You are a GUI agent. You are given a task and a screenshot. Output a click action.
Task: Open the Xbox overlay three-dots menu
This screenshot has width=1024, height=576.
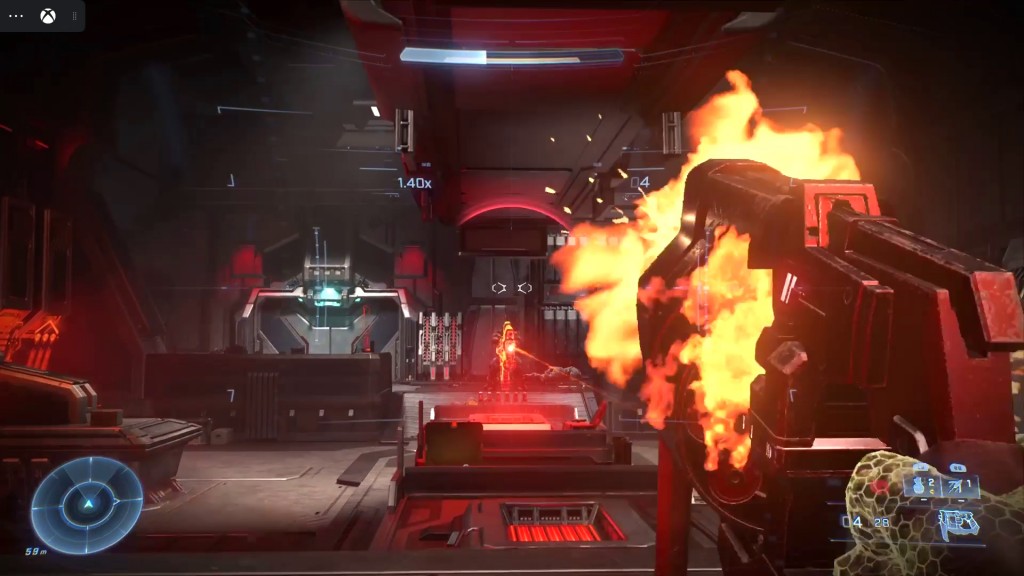coord(16,16)
